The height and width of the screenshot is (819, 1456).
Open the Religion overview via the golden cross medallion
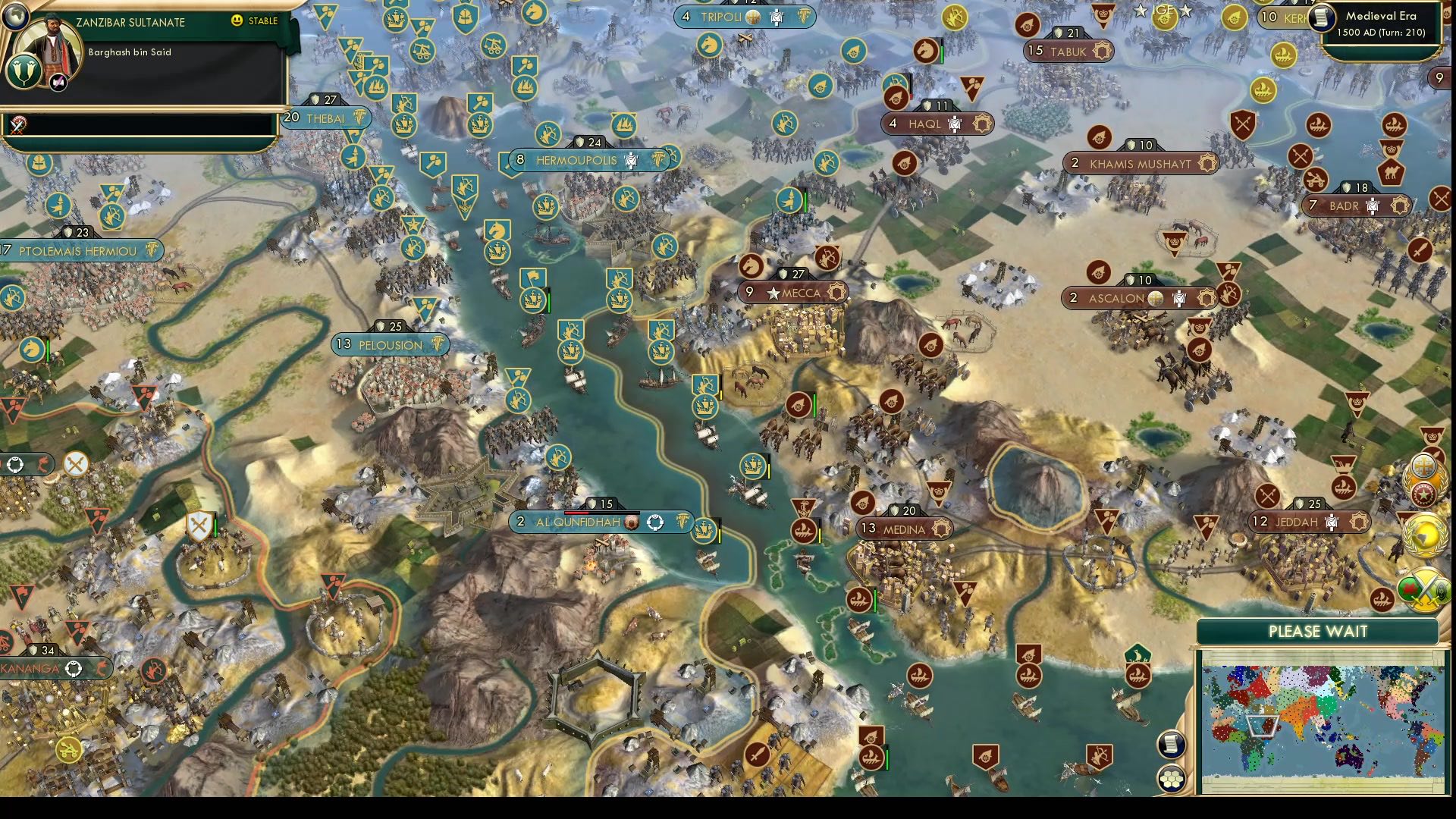(1425, 465)
